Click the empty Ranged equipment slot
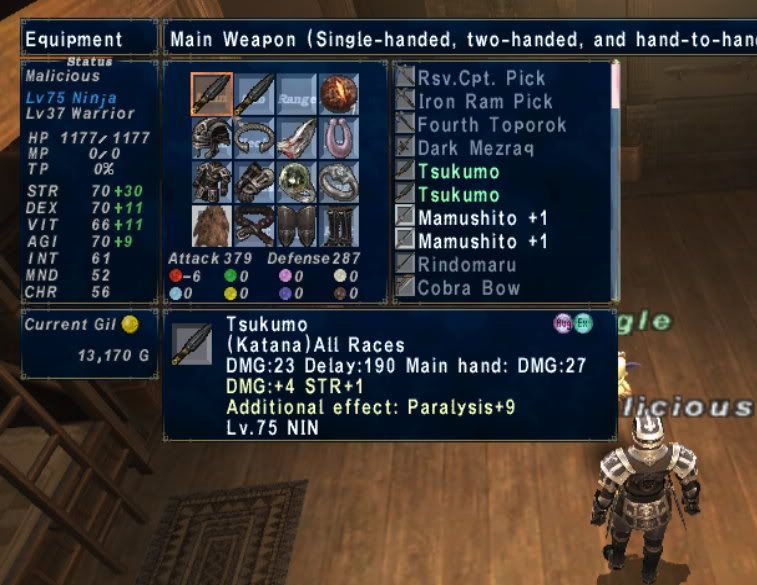This screenshot has width=757, height=585. coord(297,95)
